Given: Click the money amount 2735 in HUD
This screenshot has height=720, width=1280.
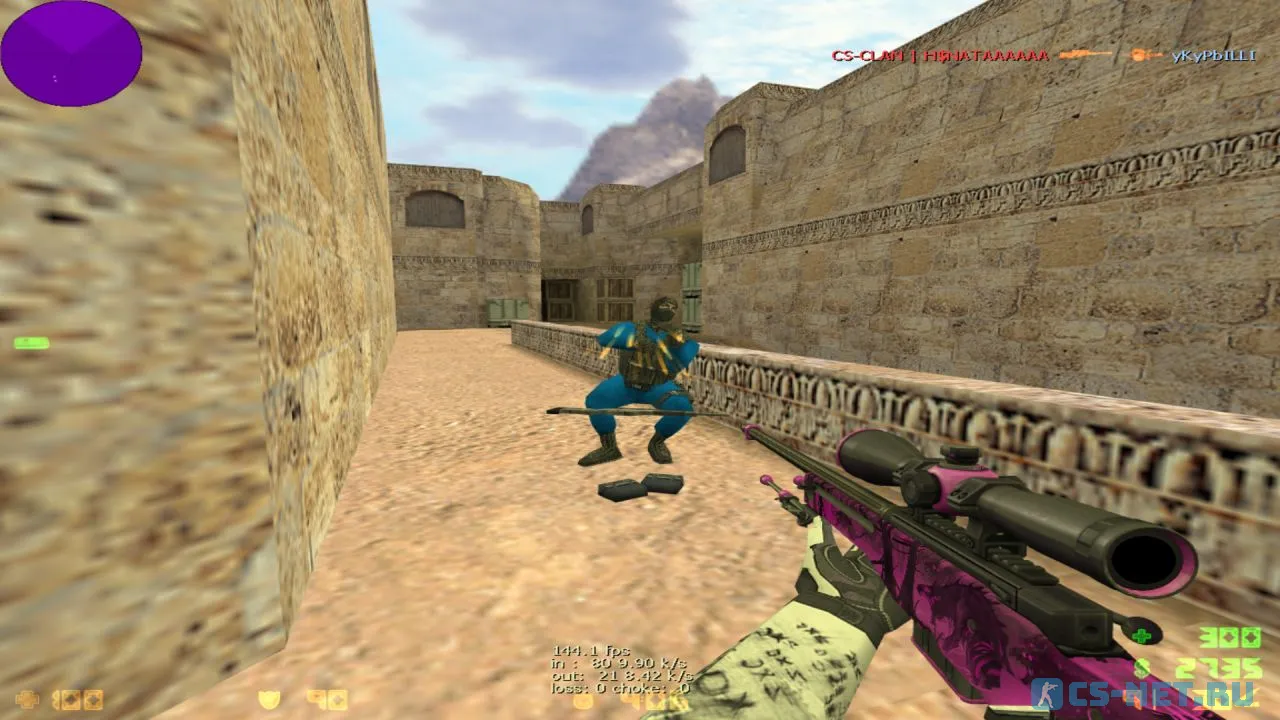Looking at the screenshot, I should [1219, 666].
